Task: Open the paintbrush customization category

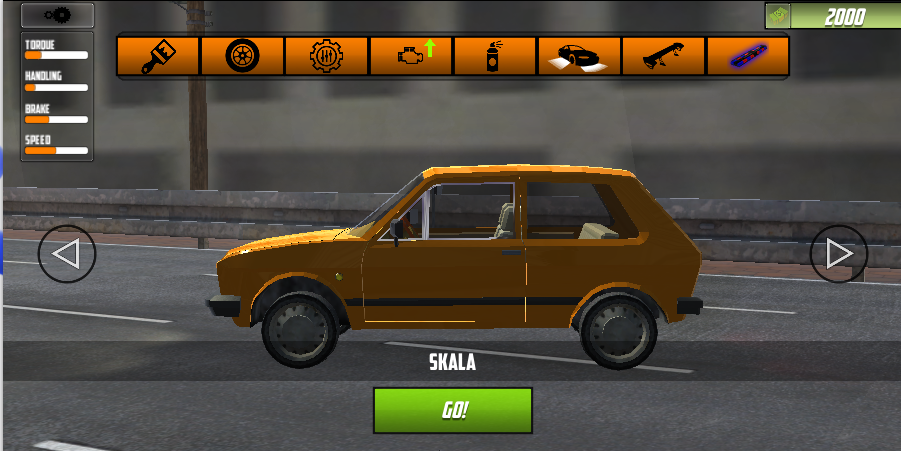Action: (158, 56)
